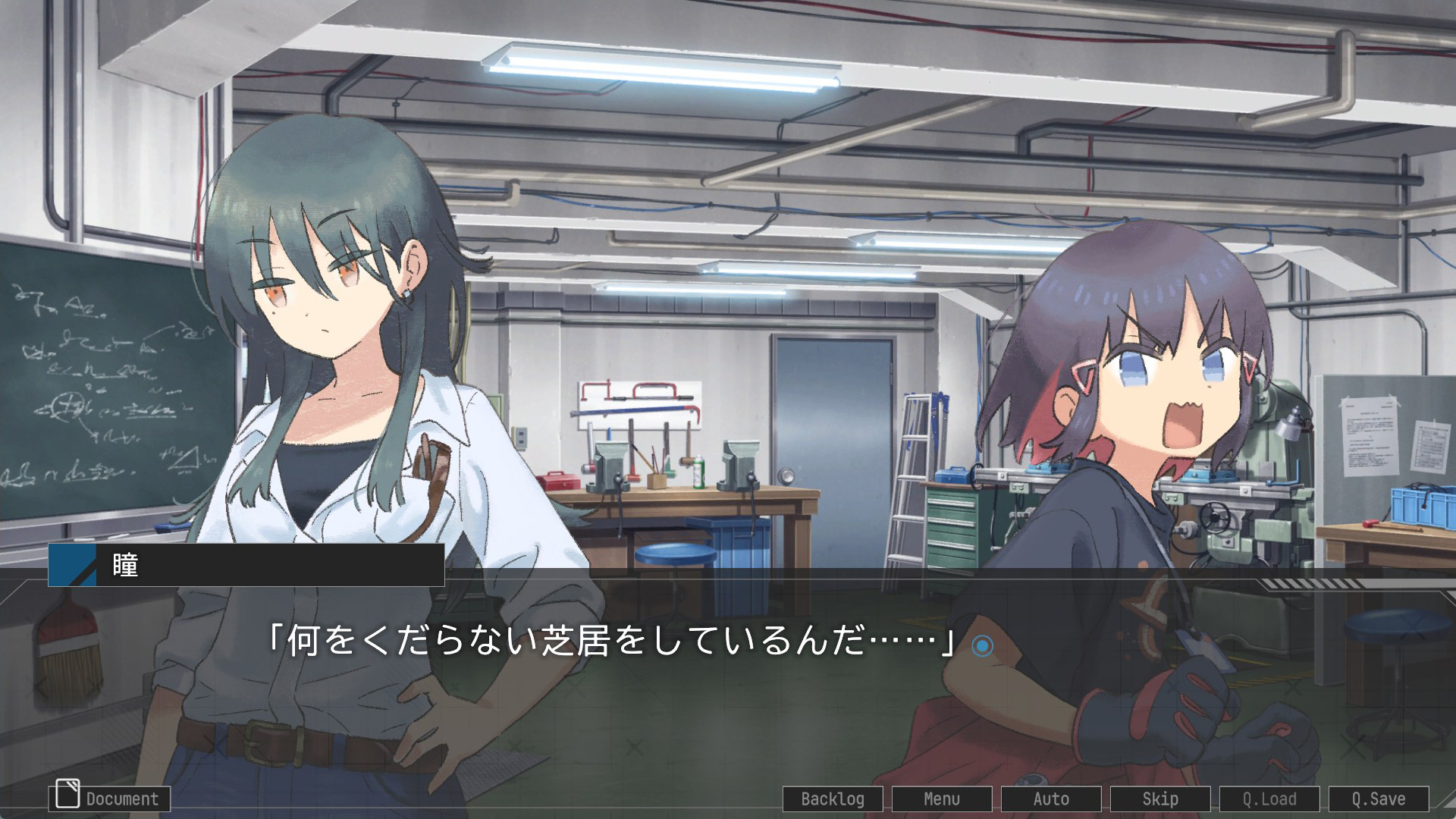Viewport: 1456px width, 819px height.
Task: Quick save with Q.Save
Action: 1379,799
